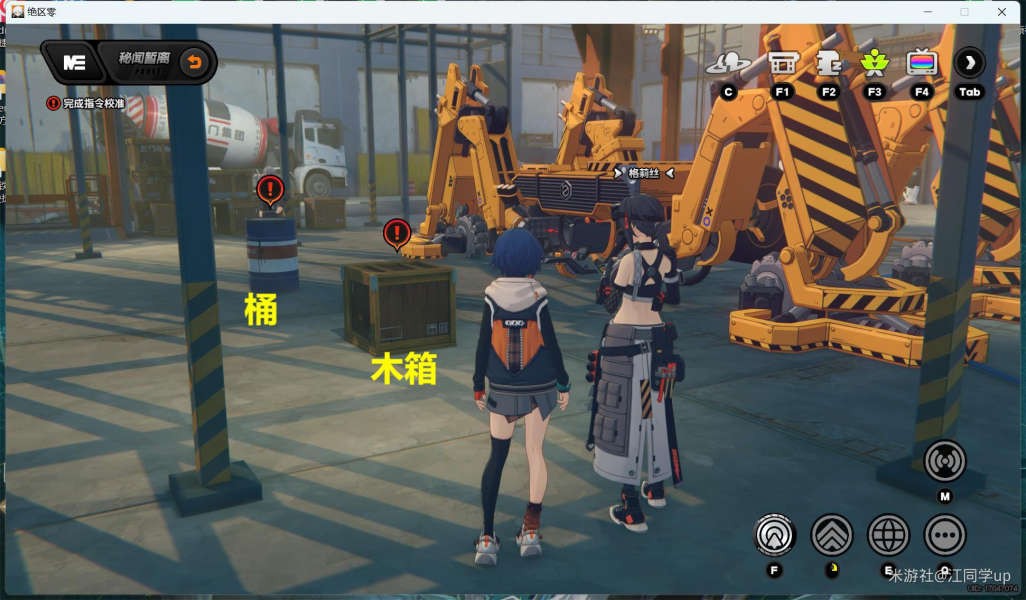This screenshot has height=600, width=1026.
Task: Open the storefront icon in the top bar
Action: [782, 63]
